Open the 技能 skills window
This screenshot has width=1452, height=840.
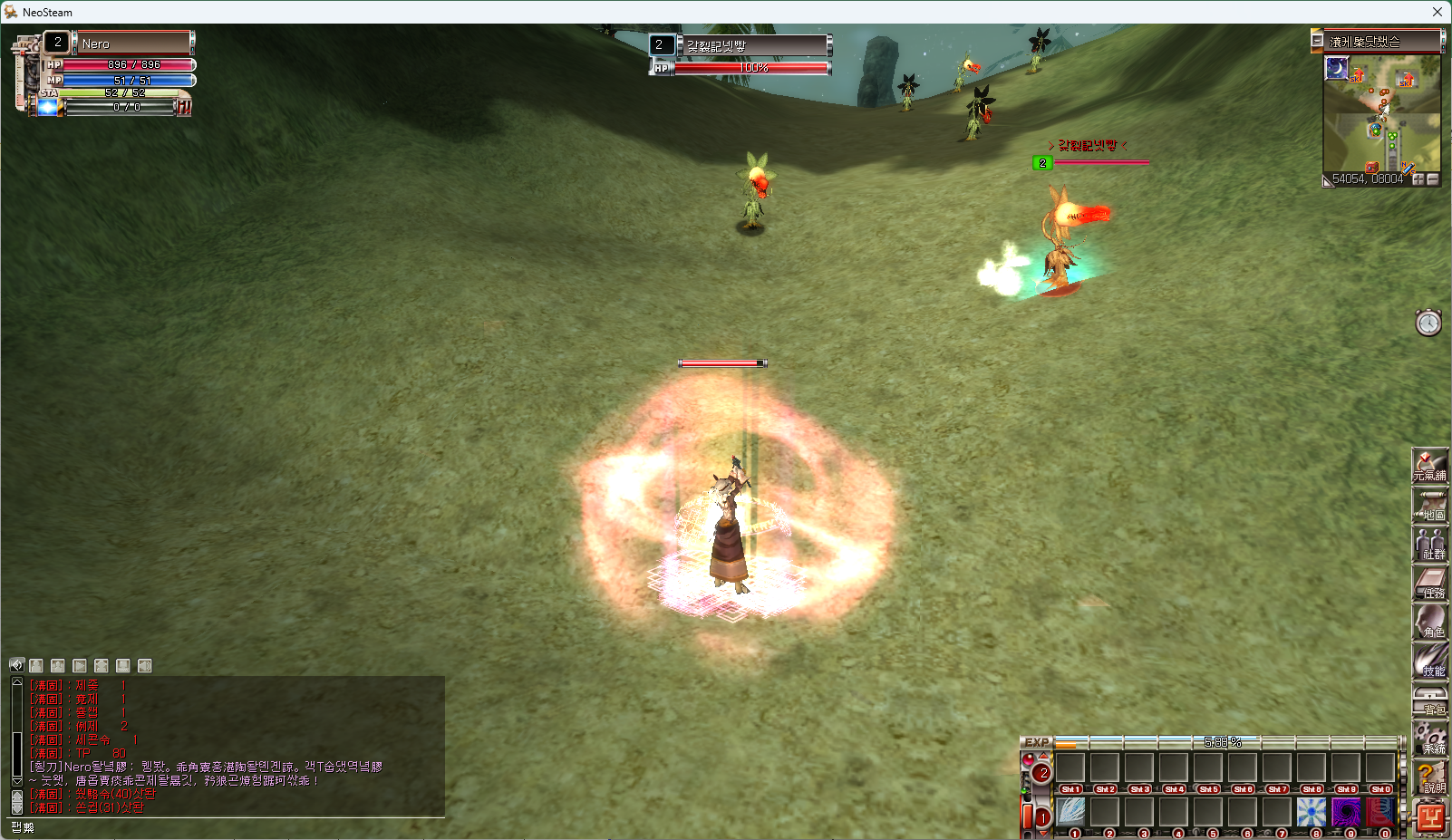point(1429,661)
